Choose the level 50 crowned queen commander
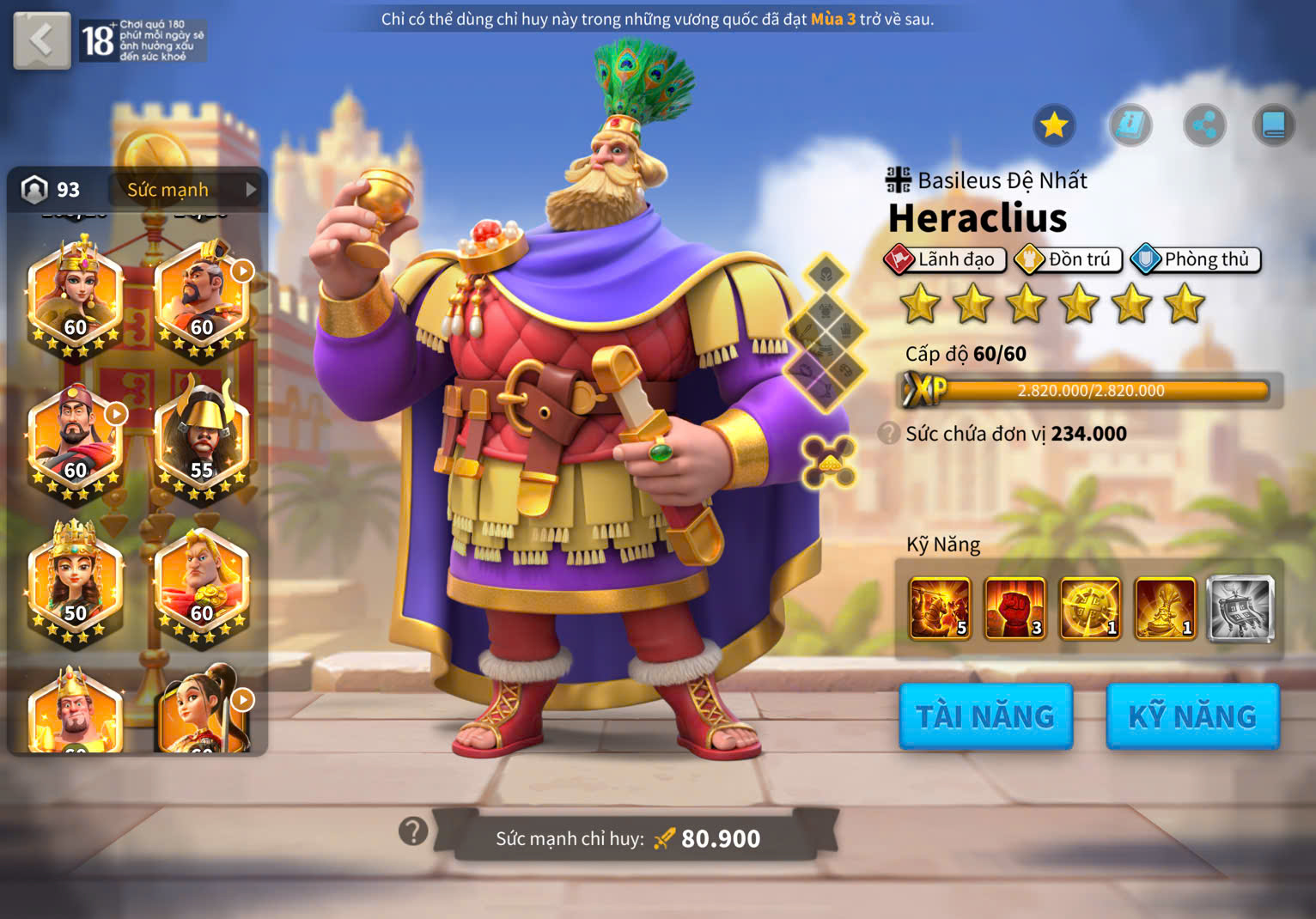The image size is (1316, 919). pos(76,582)
